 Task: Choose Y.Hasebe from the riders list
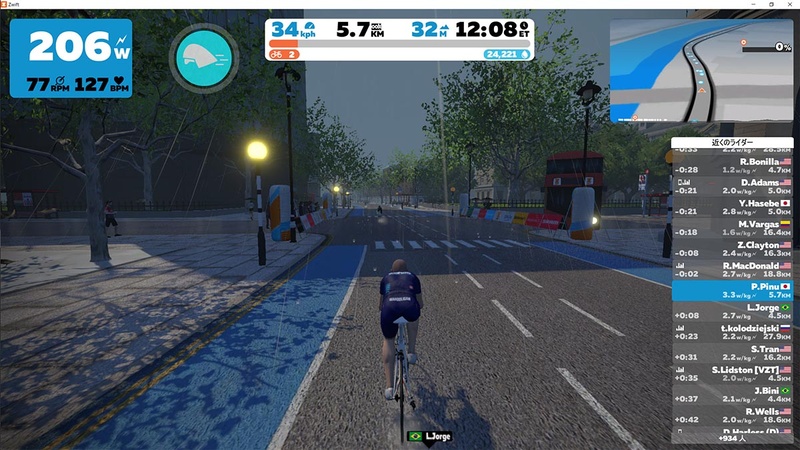tap(735, 207)
